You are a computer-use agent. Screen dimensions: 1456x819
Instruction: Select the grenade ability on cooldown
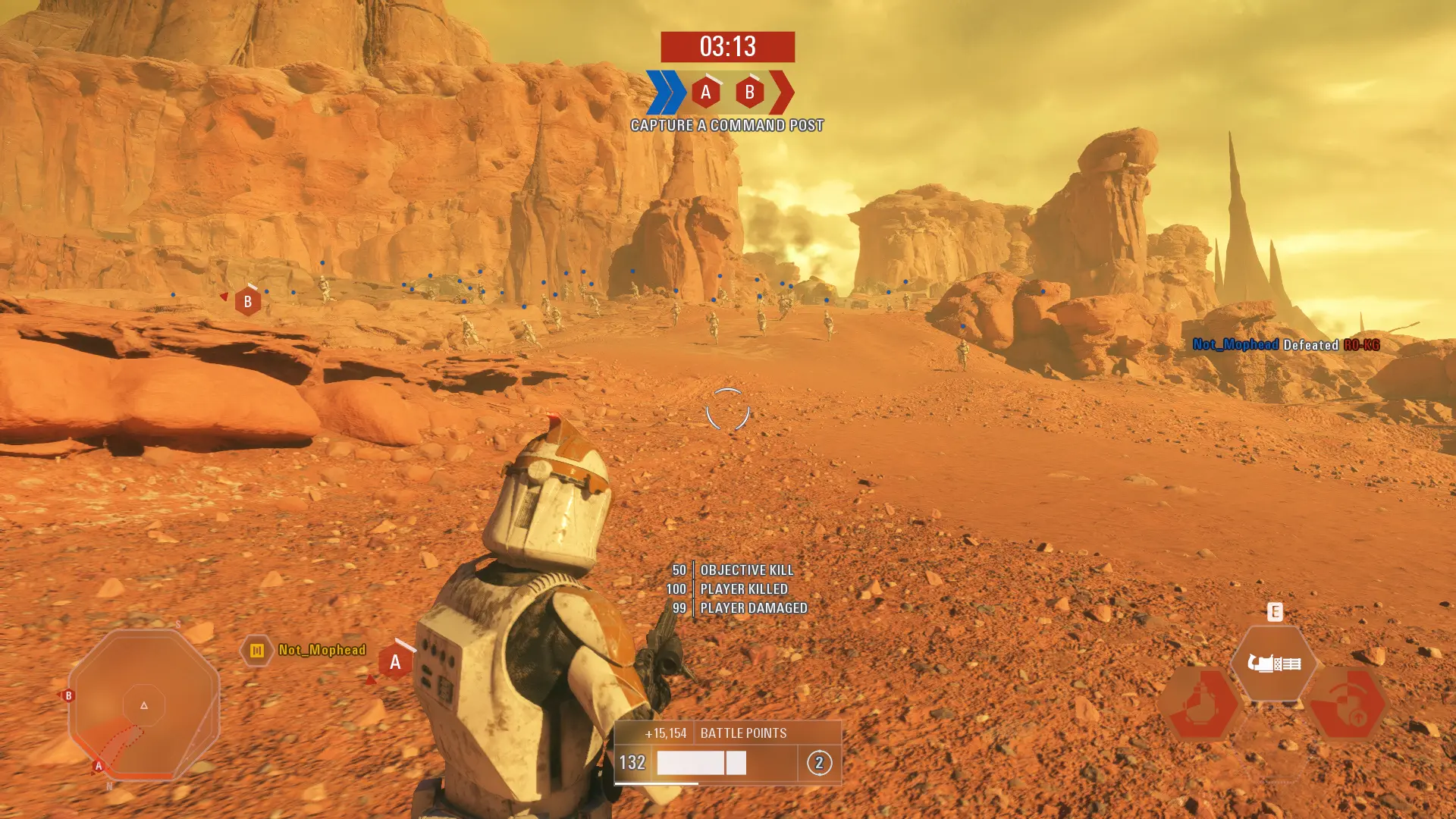(x=1200, y=704)
